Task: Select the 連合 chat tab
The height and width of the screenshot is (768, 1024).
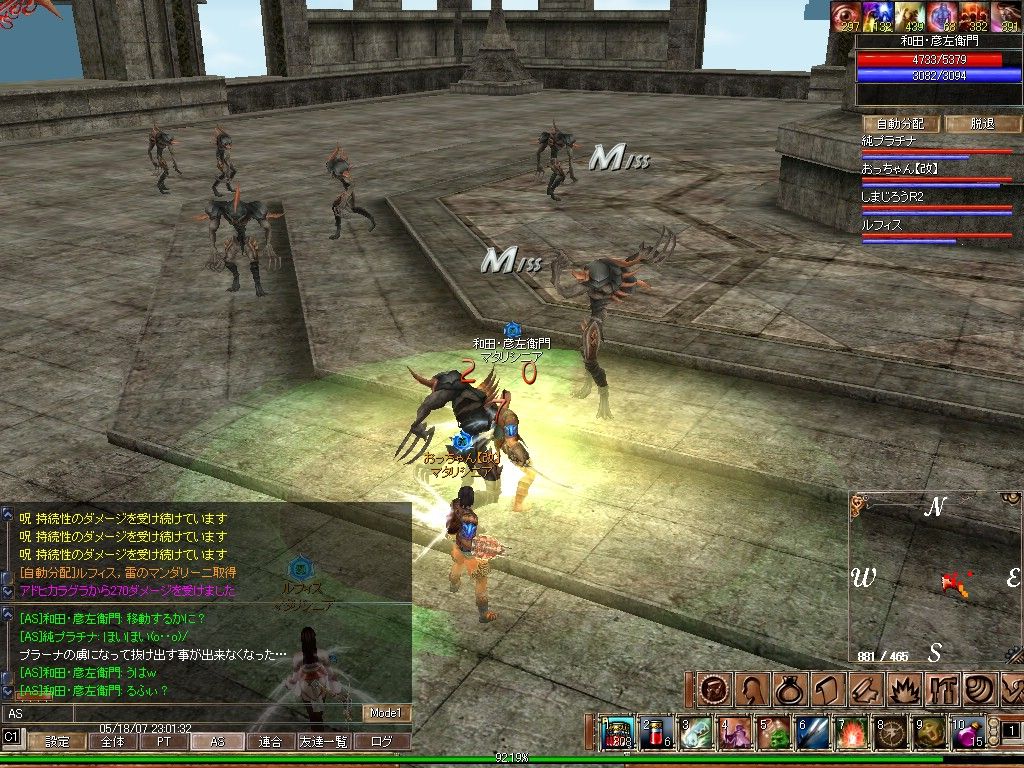Action: pos(269,742)
